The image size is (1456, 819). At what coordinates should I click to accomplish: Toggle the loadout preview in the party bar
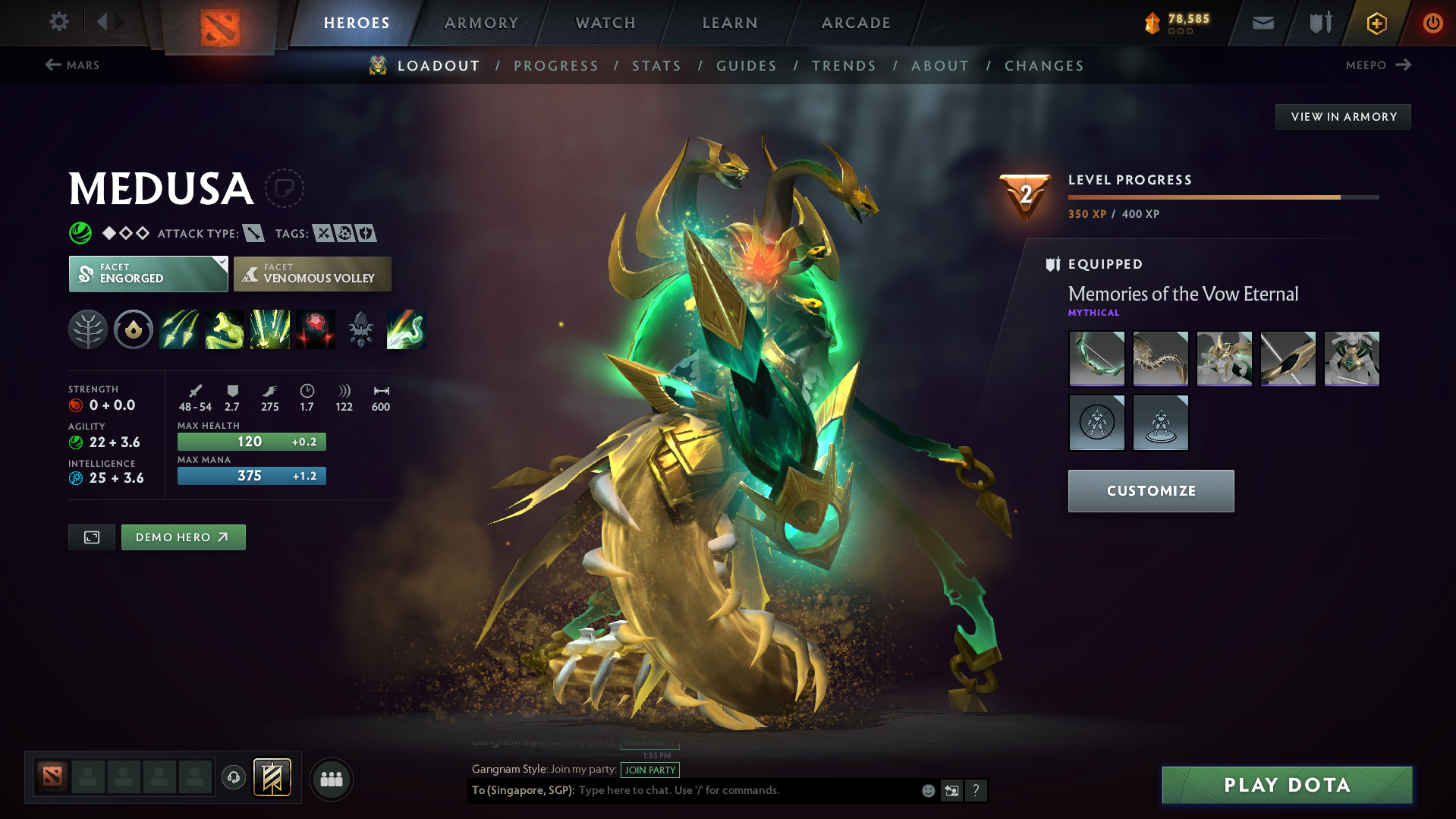pos(272,778)
